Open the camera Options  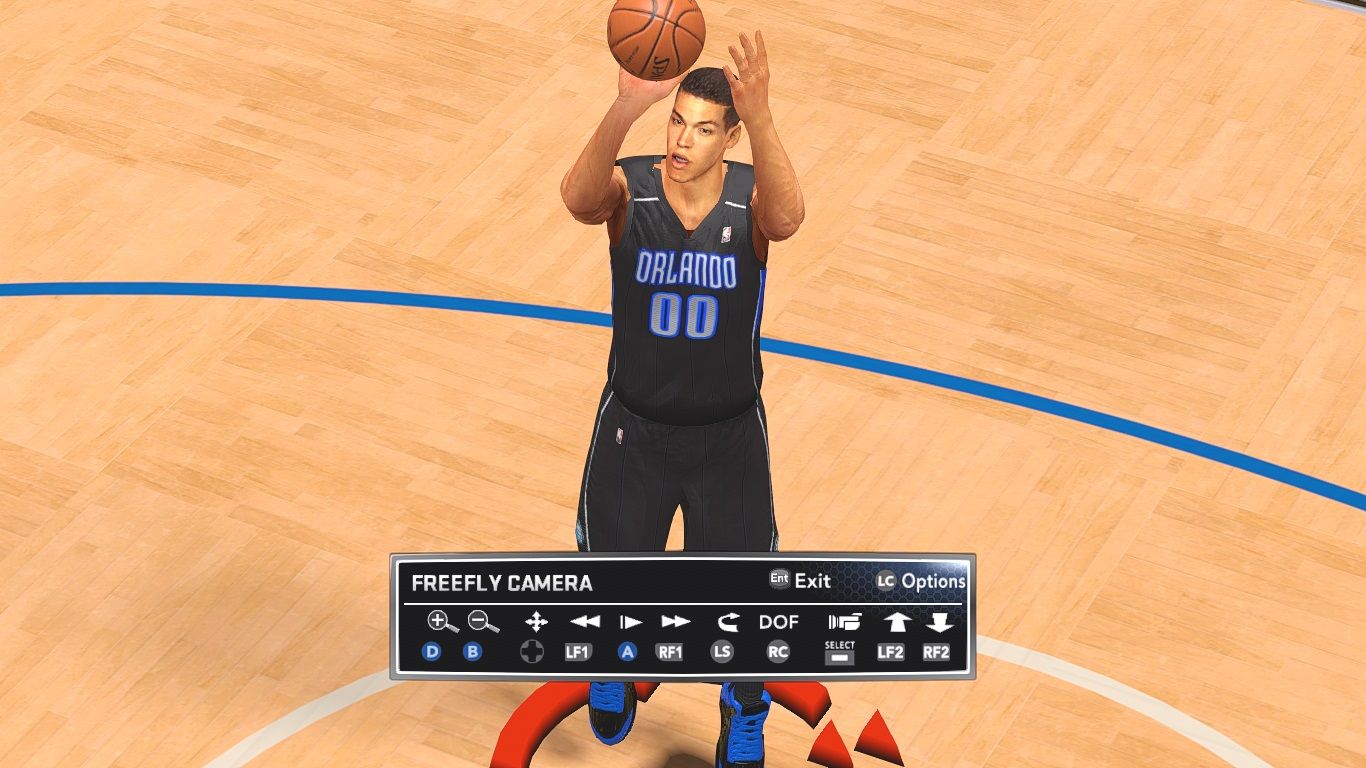(921, 581)
